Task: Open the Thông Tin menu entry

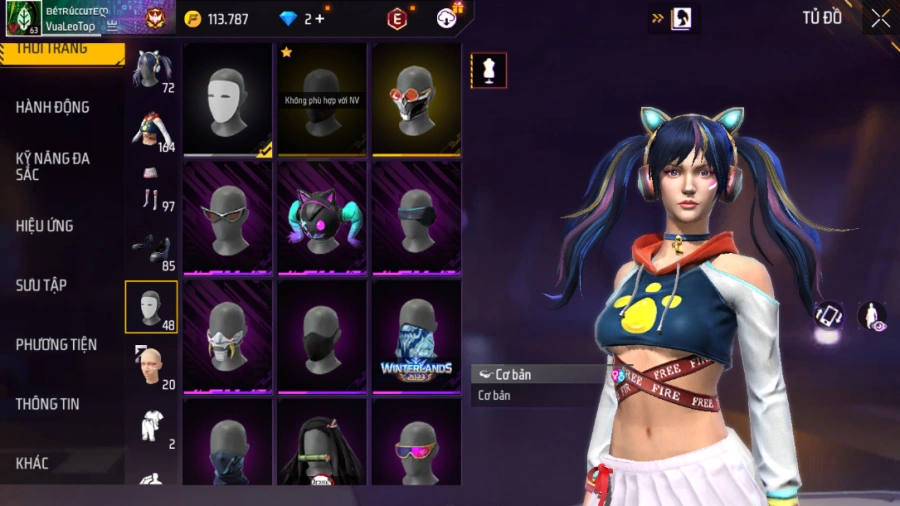Action: 47,404
